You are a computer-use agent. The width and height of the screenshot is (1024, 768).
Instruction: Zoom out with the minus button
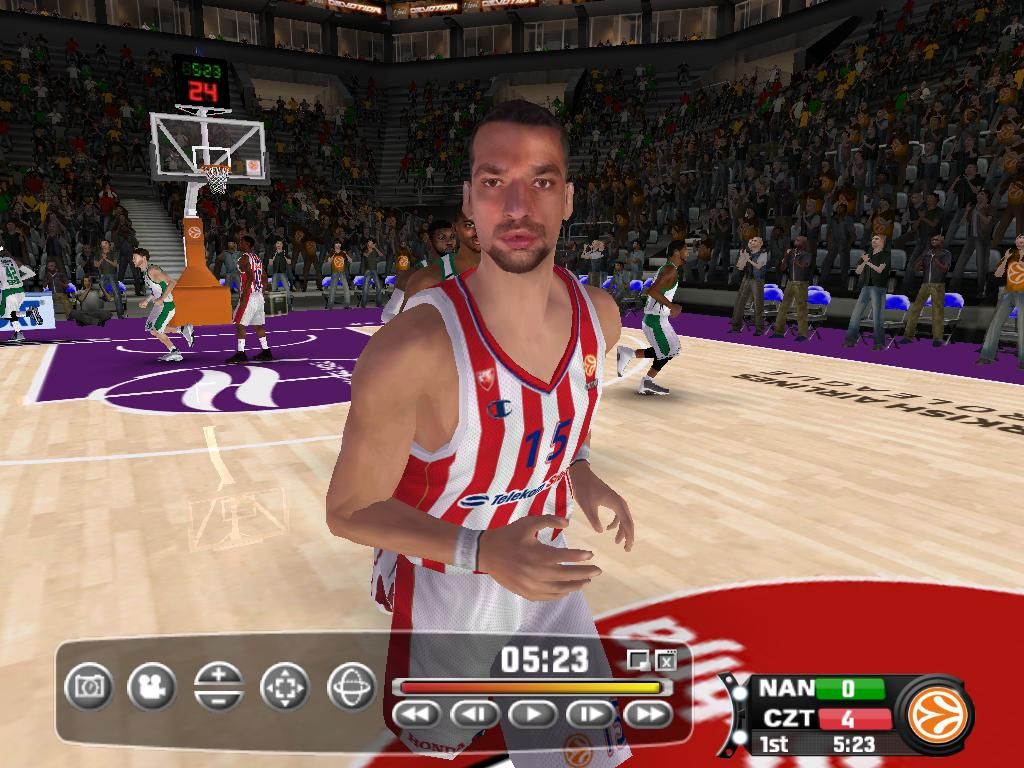click(219, 699)
